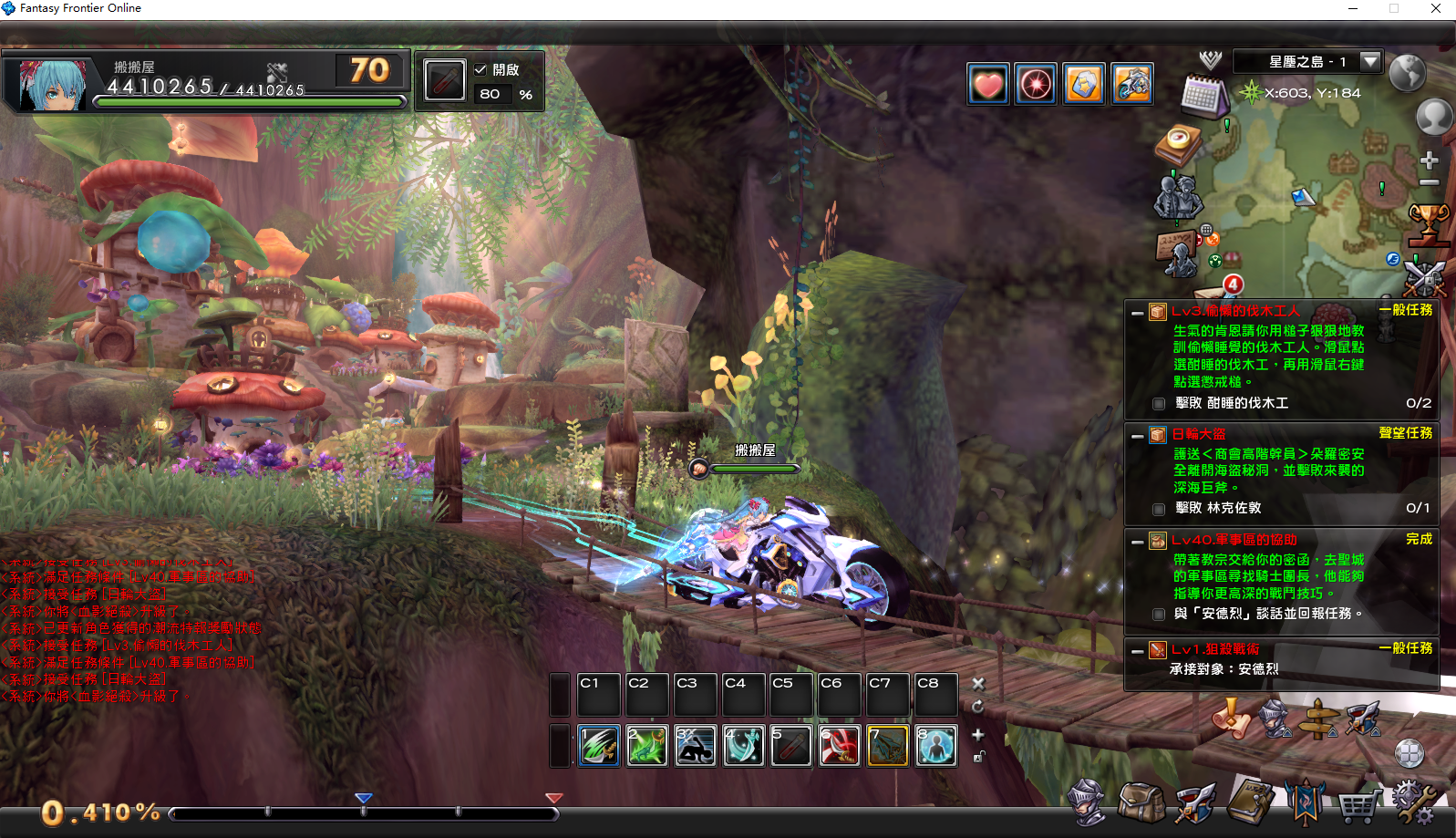The image size is (1456, 838).
Task: Activate the green slash skill in slot 1
Action: [599, 746]
